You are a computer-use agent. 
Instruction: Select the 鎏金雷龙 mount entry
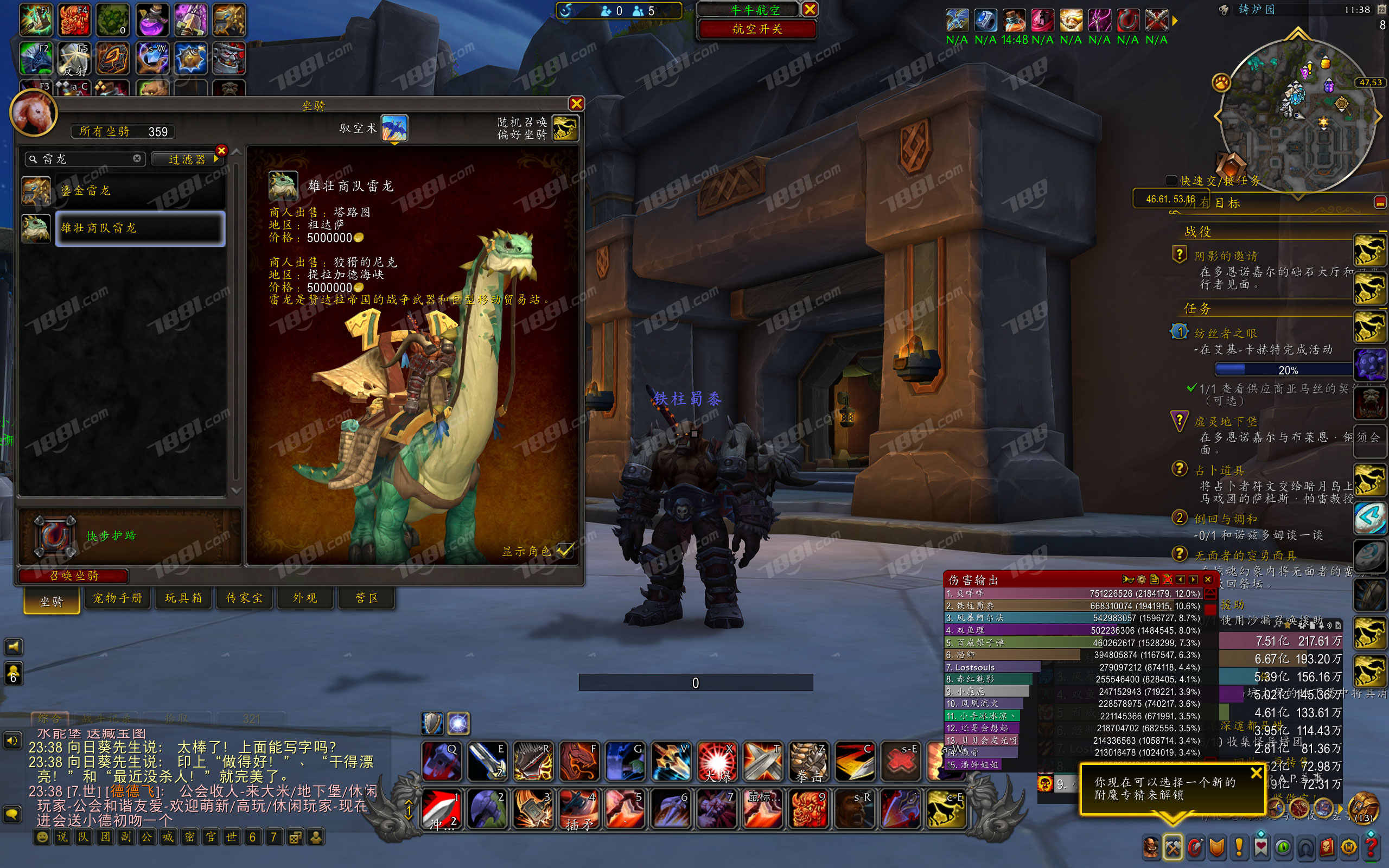(140, 190)
